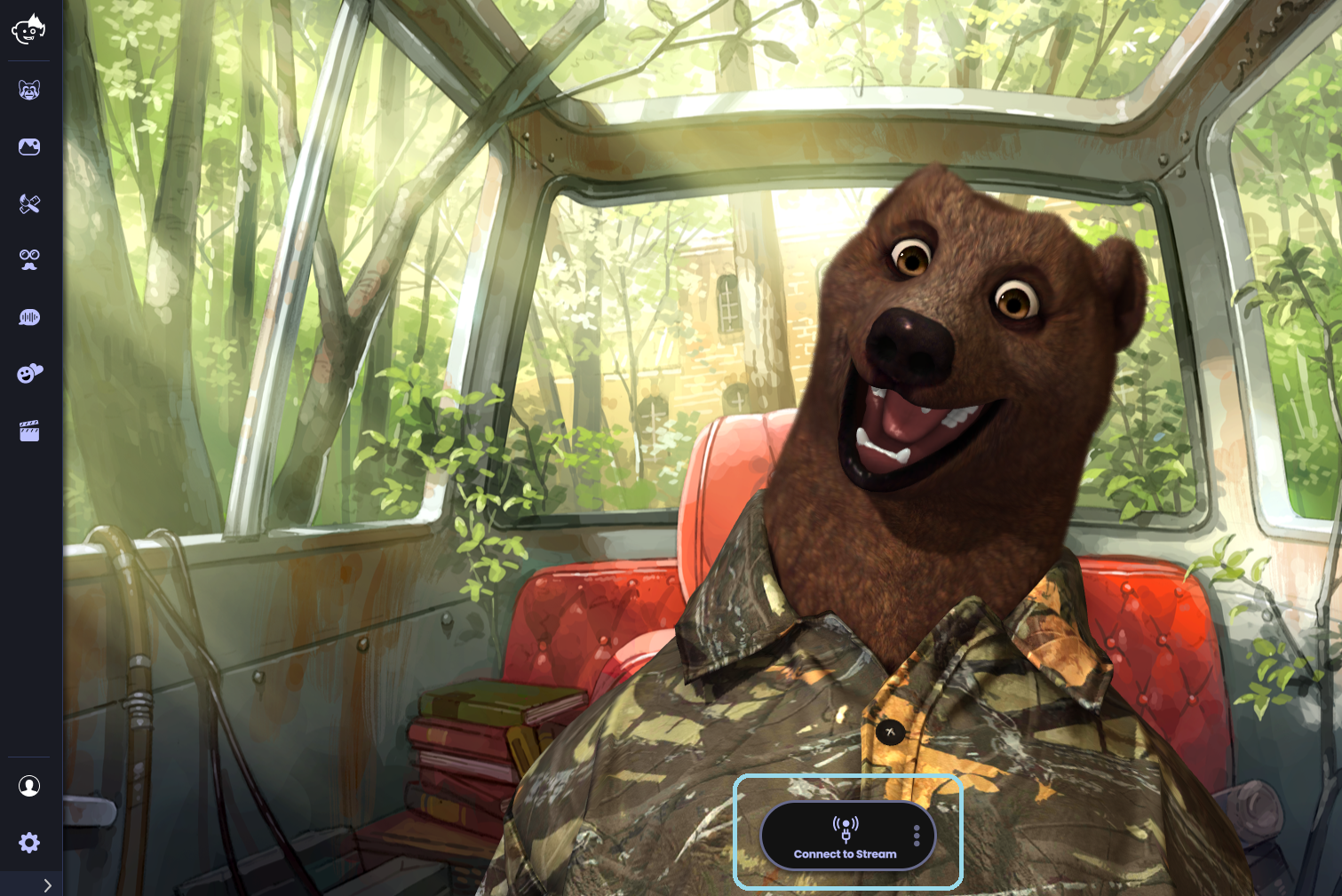Open the brush and ruler customization tools

click(x=29, y=203)
